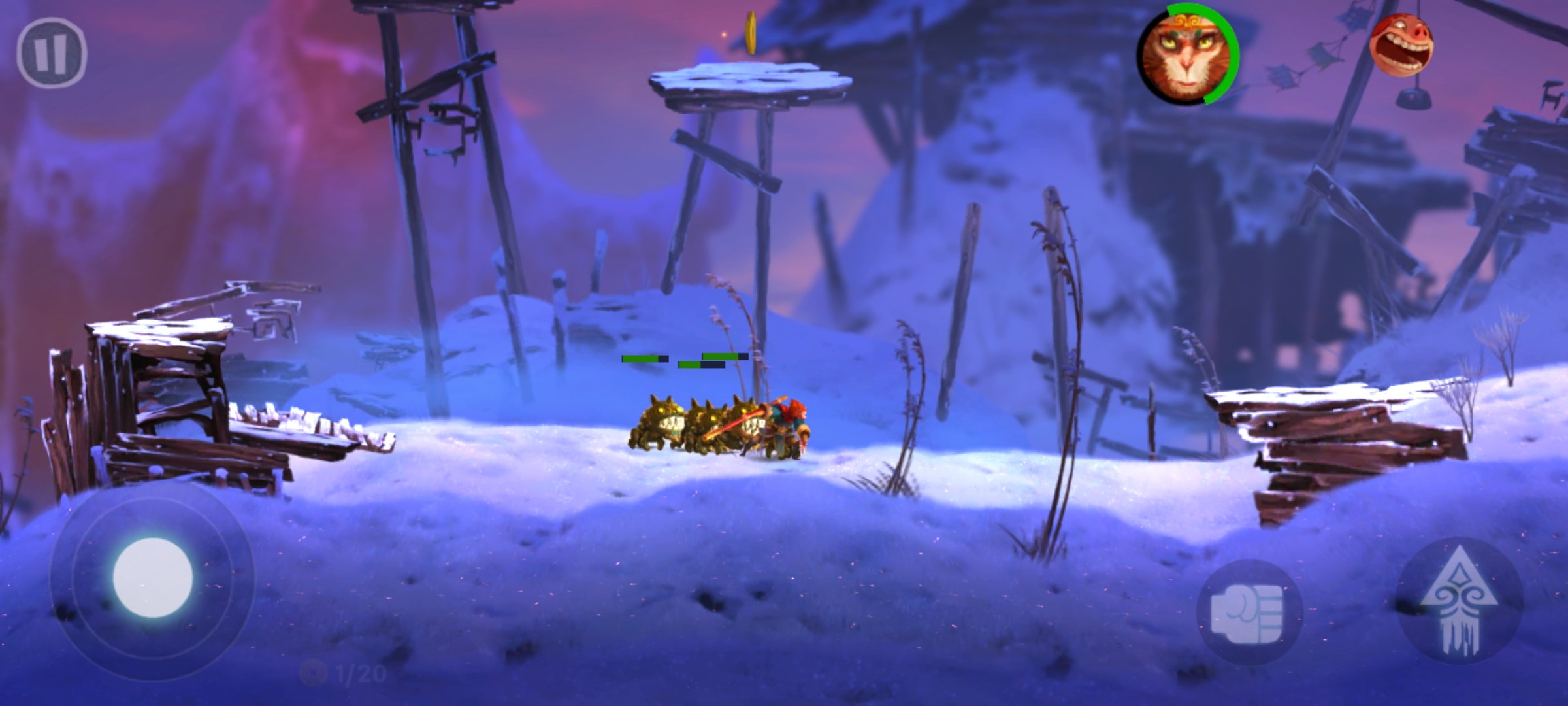Tap the arrow jump button

pos(1458,600)
